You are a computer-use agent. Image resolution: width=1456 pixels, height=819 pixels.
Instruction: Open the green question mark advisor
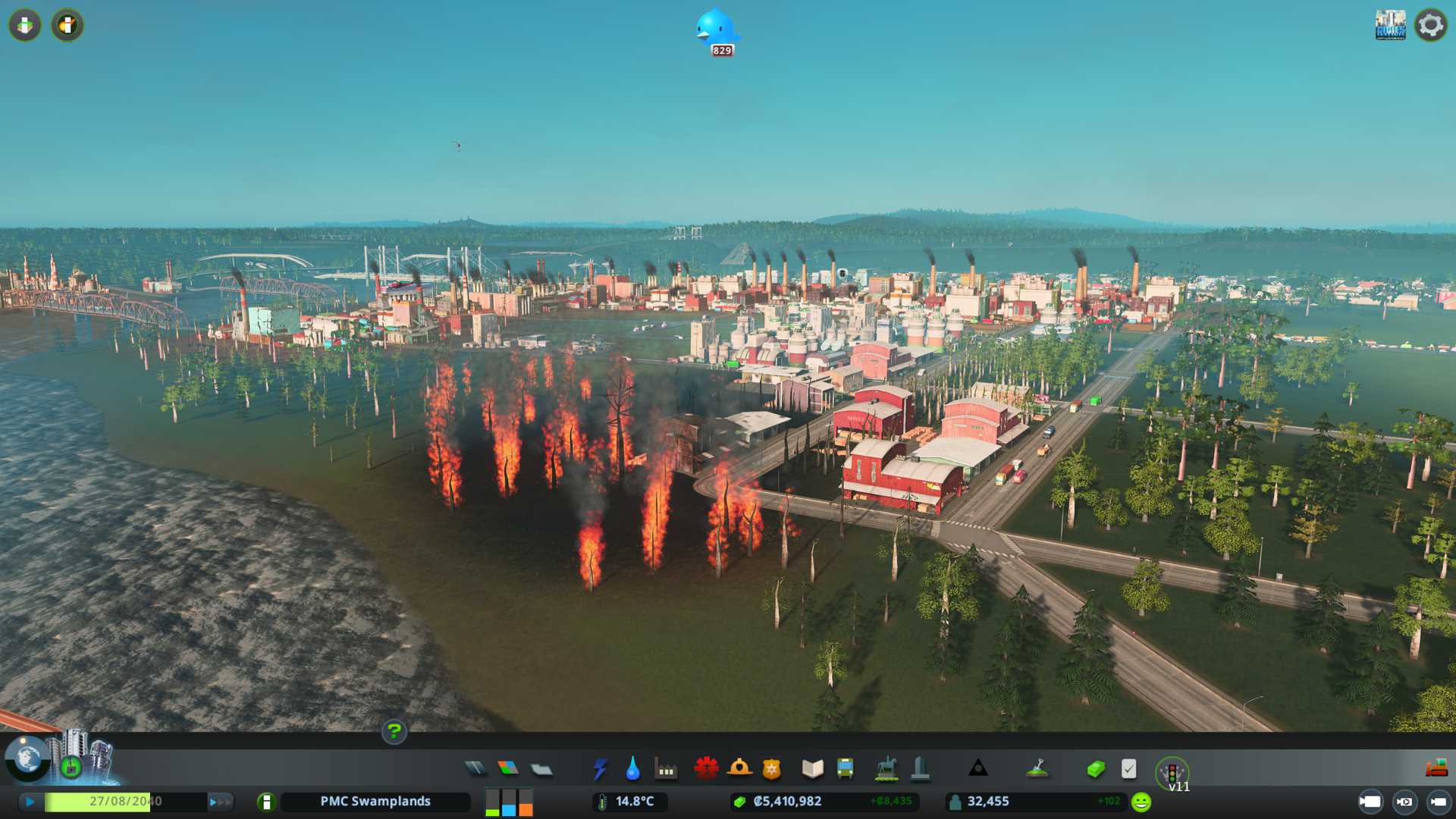point(394,732)
